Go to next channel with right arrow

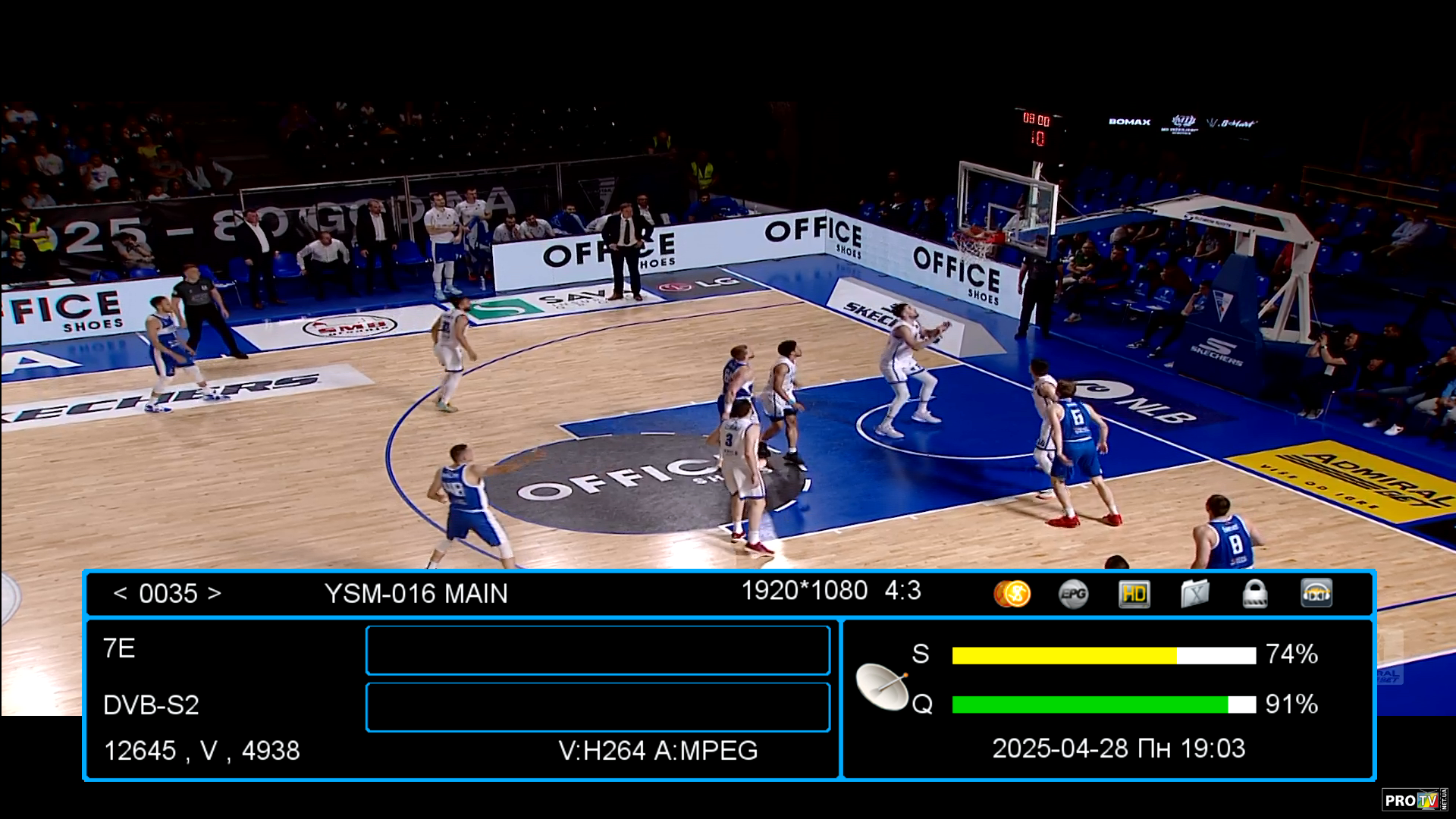[x=215, y=593]
